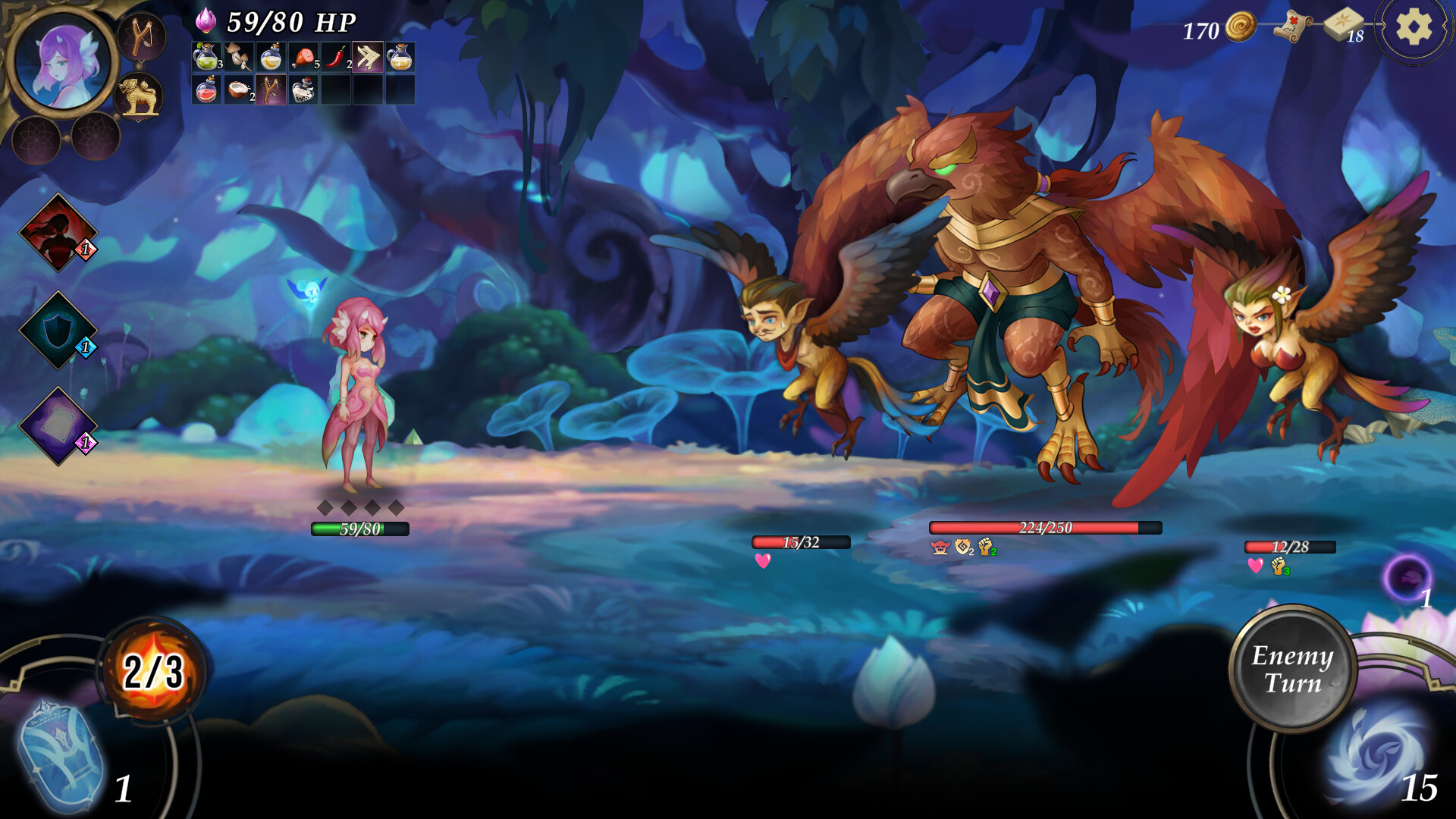Click the heart status icon below the right harpy
Viewport: 1456px width, 819px height.
click(1255, 566)
